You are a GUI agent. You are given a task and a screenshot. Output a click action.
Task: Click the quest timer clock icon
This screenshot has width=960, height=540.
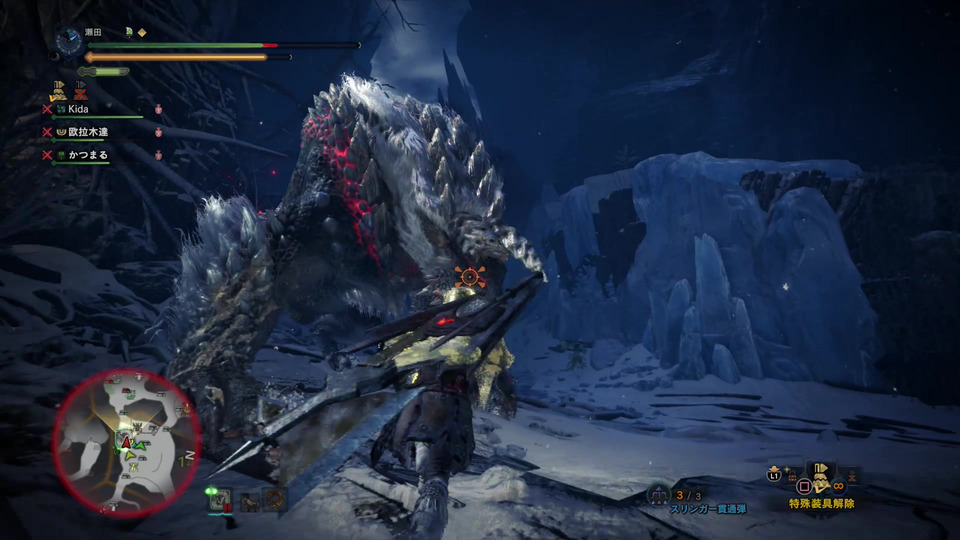[69, 40]
